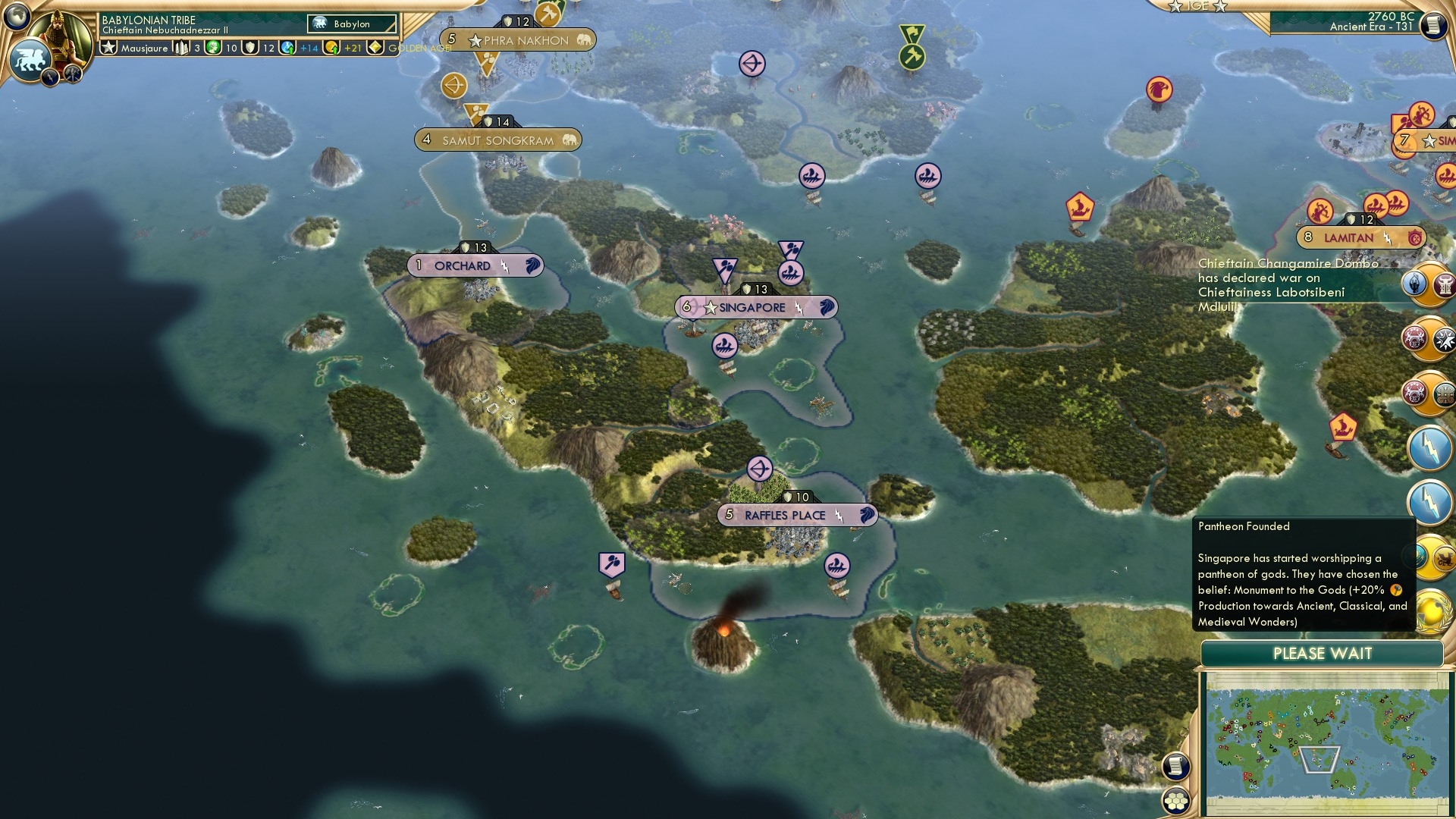Click the gold coins icon showing +21
Viewport: 1456px width, 819px height.
coord(331,49)
